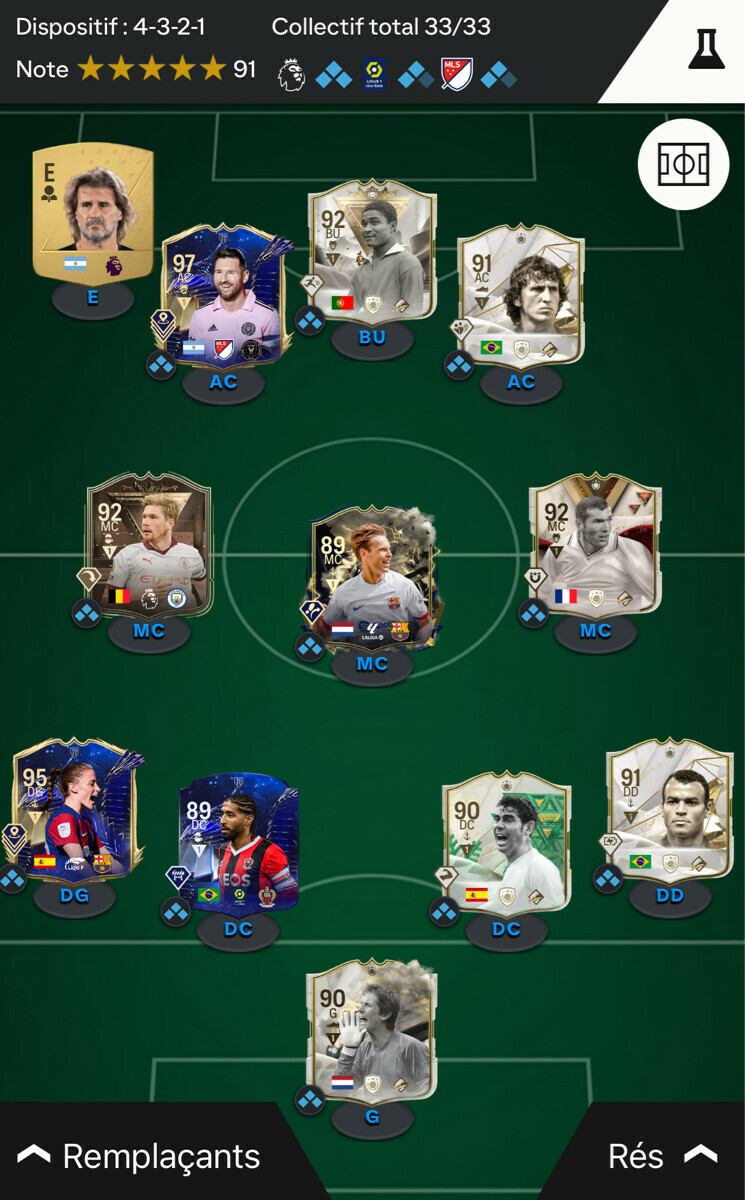Screen dimensions: 745x1200
Task: Expand the Rés reserves panel
Action: point(661,1156)
